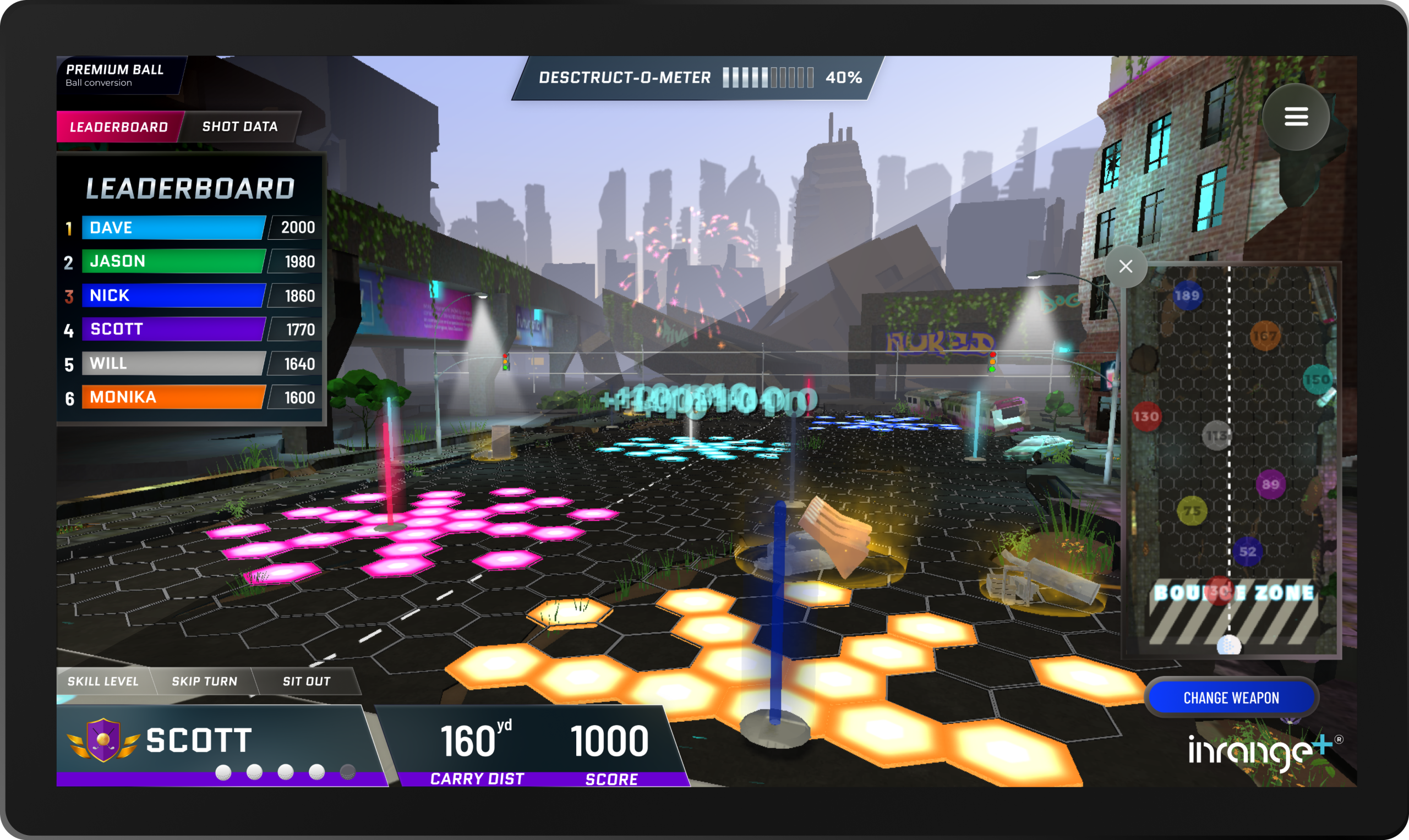Screen dimensions: 1409x840
Task: Open the Shot Data tab
Action: 239,126
